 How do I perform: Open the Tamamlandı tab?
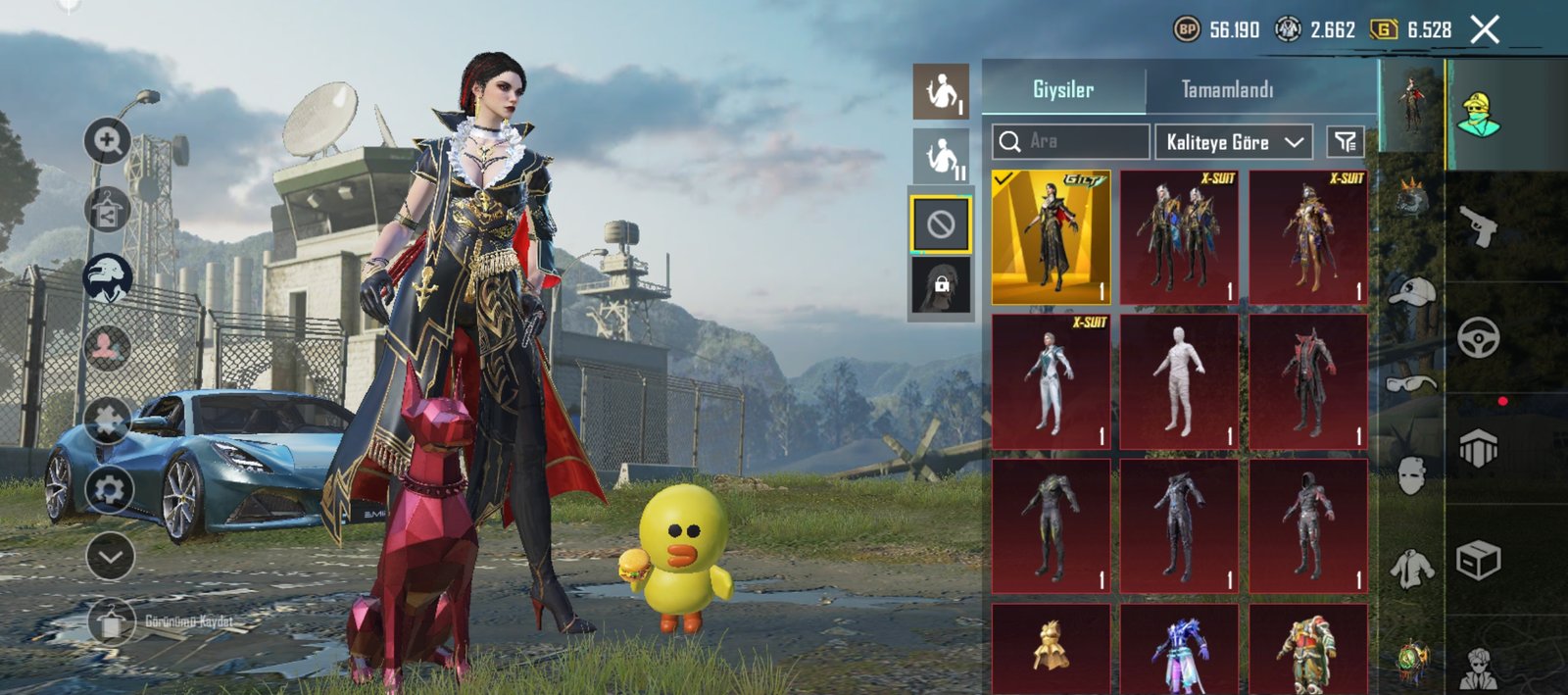1227,89
